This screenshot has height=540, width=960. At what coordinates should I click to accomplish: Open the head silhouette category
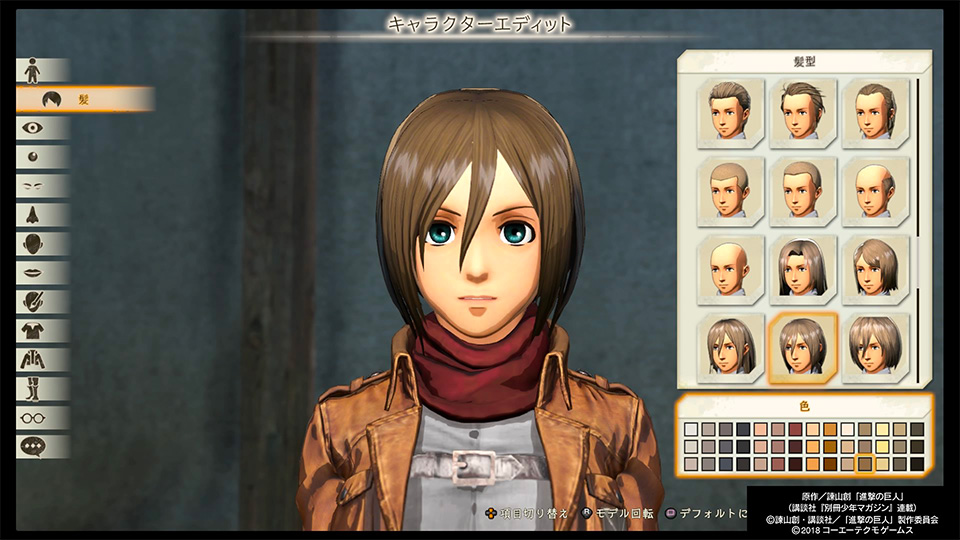(33, 244)
